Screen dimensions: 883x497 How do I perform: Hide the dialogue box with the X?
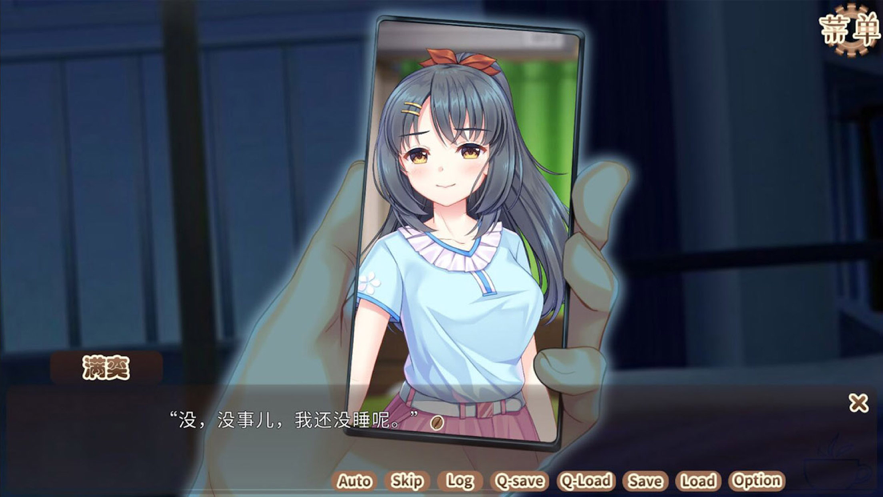[x=858, y=403]
